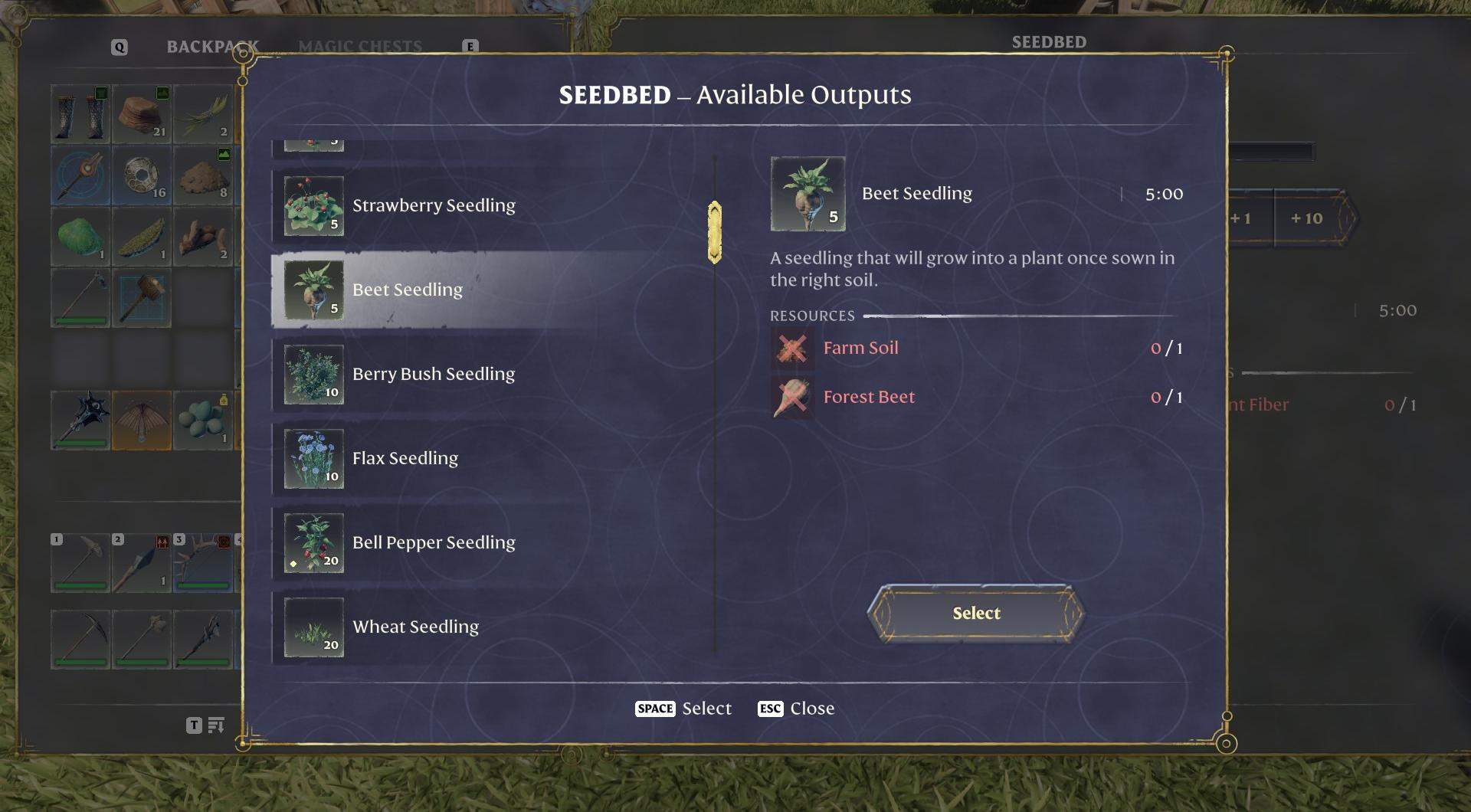This screenshot has width=1471, height=812.
Task: Grab the gold scrollbar handle
Action: tap(715, 232)
